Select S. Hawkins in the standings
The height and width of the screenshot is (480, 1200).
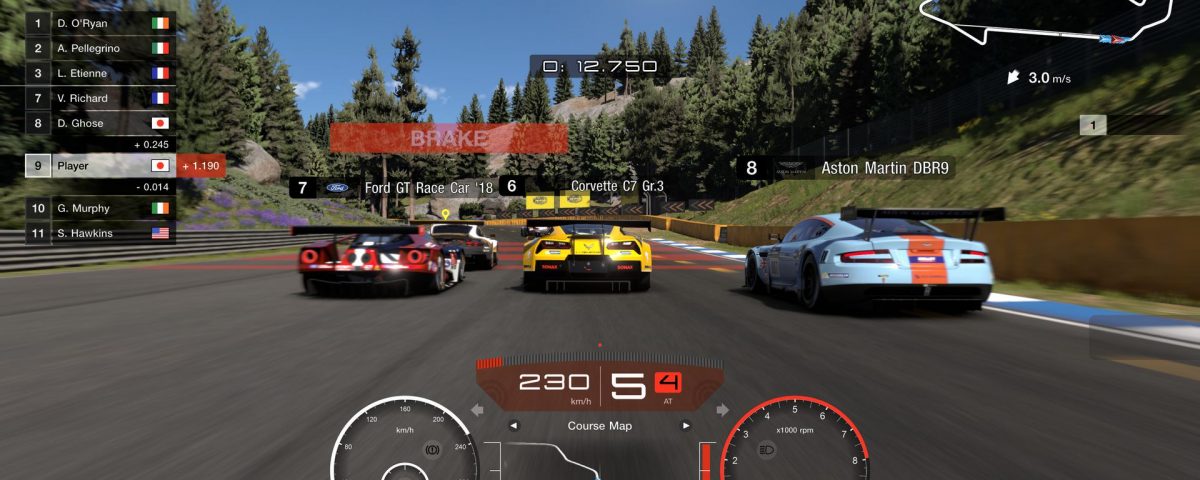[100, 233]
